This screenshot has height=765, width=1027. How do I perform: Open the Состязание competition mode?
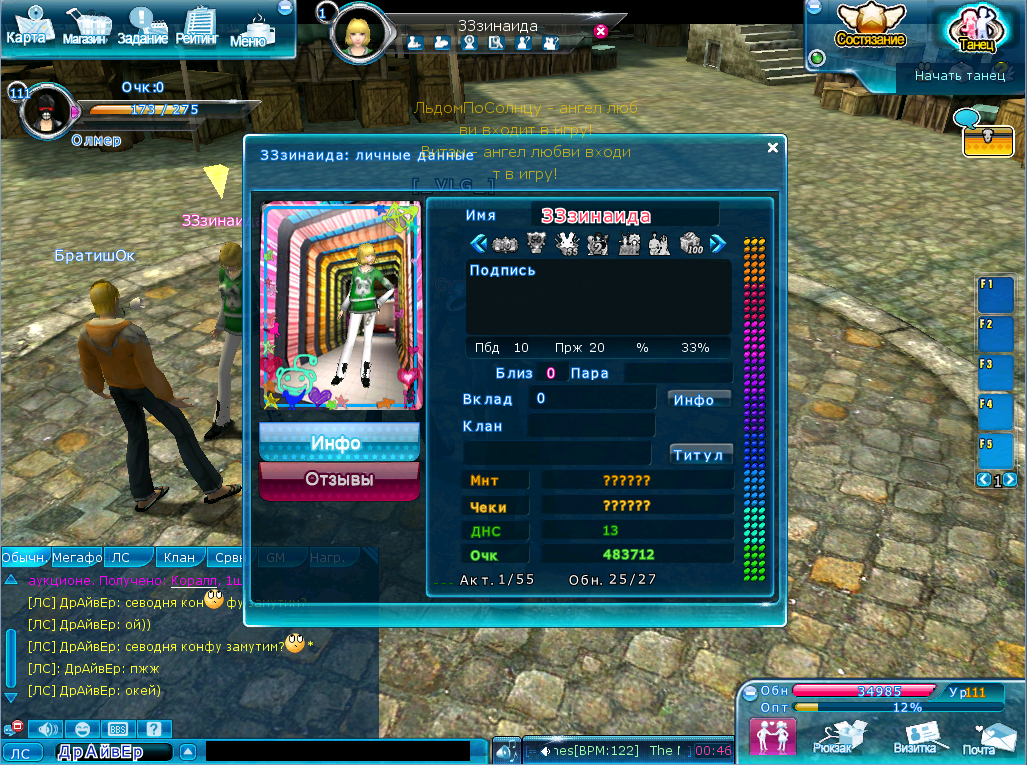pyautogui.click(x=870, y=27)
